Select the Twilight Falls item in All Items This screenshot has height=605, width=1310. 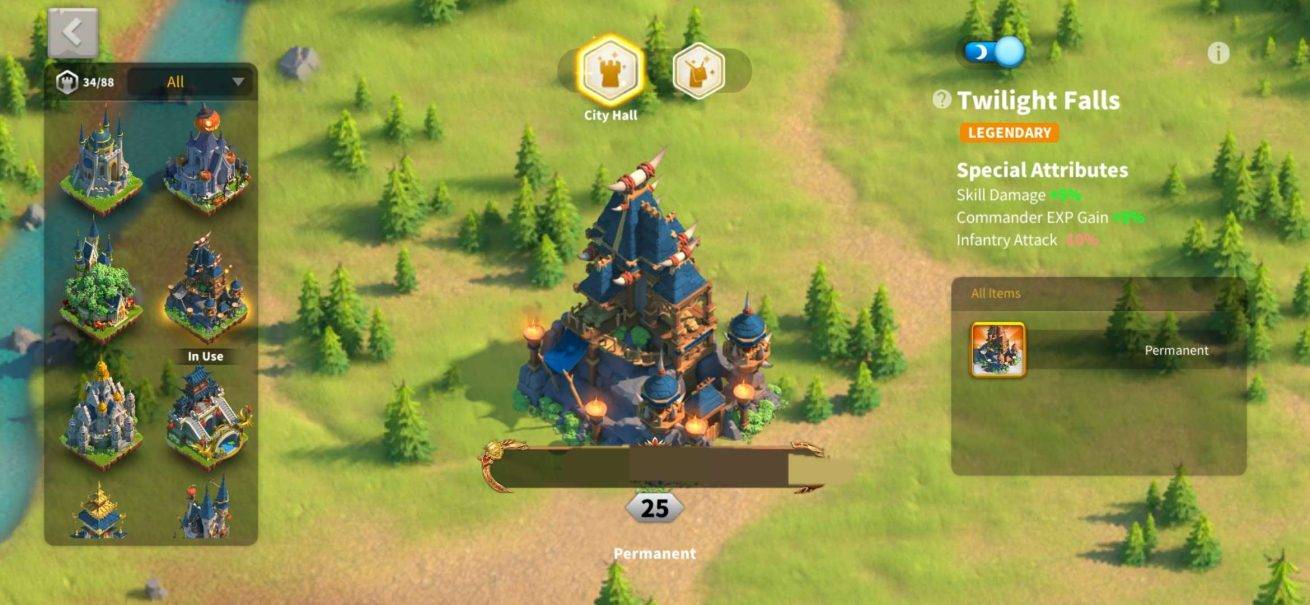[x=997, y=350]
